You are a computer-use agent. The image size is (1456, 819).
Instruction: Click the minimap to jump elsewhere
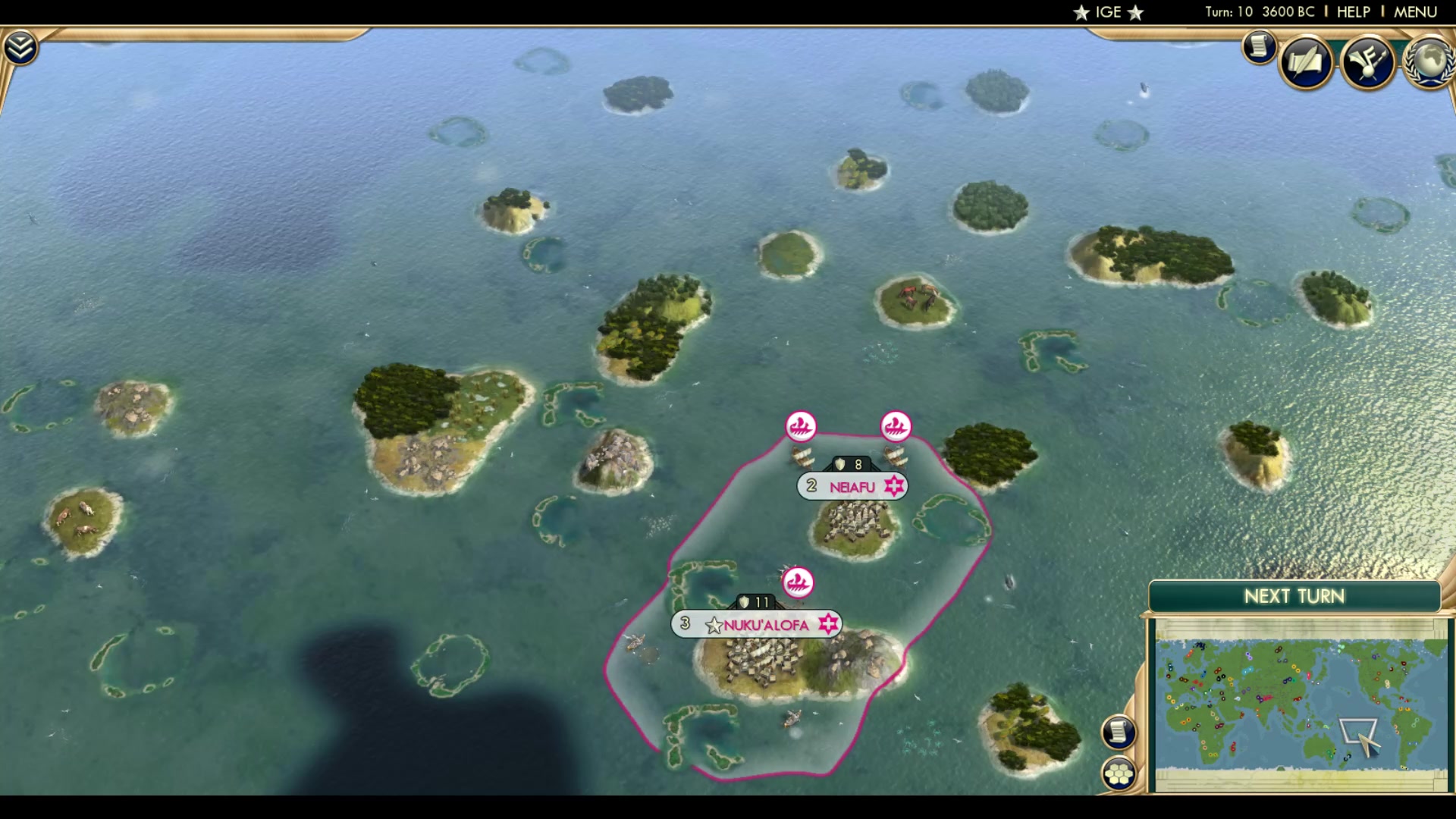click(x=1289, y=698)
